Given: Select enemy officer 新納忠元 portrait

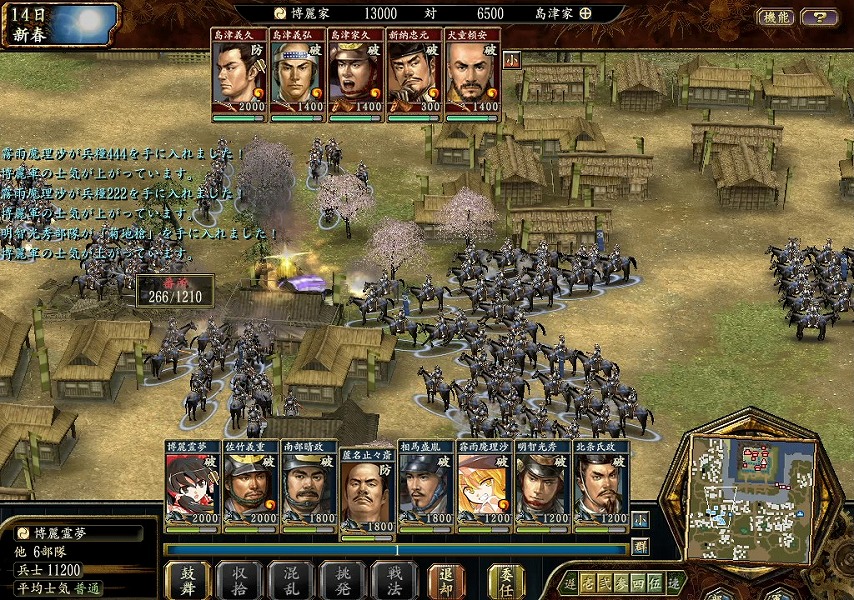Looking at the screenshot, I should (414, 74).
